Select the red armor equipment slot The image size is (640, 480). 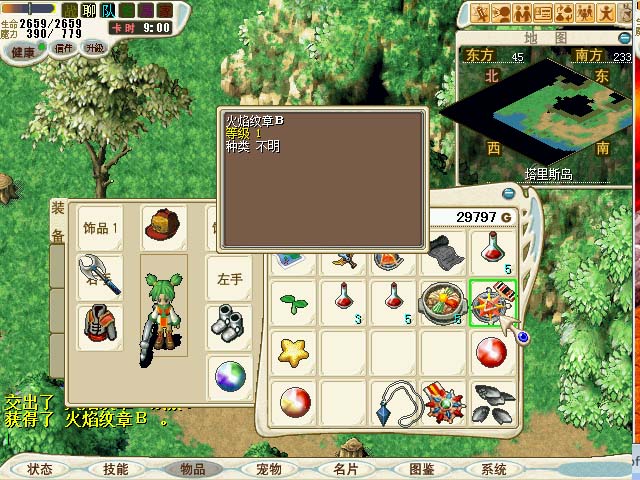(x=100, y=326)
